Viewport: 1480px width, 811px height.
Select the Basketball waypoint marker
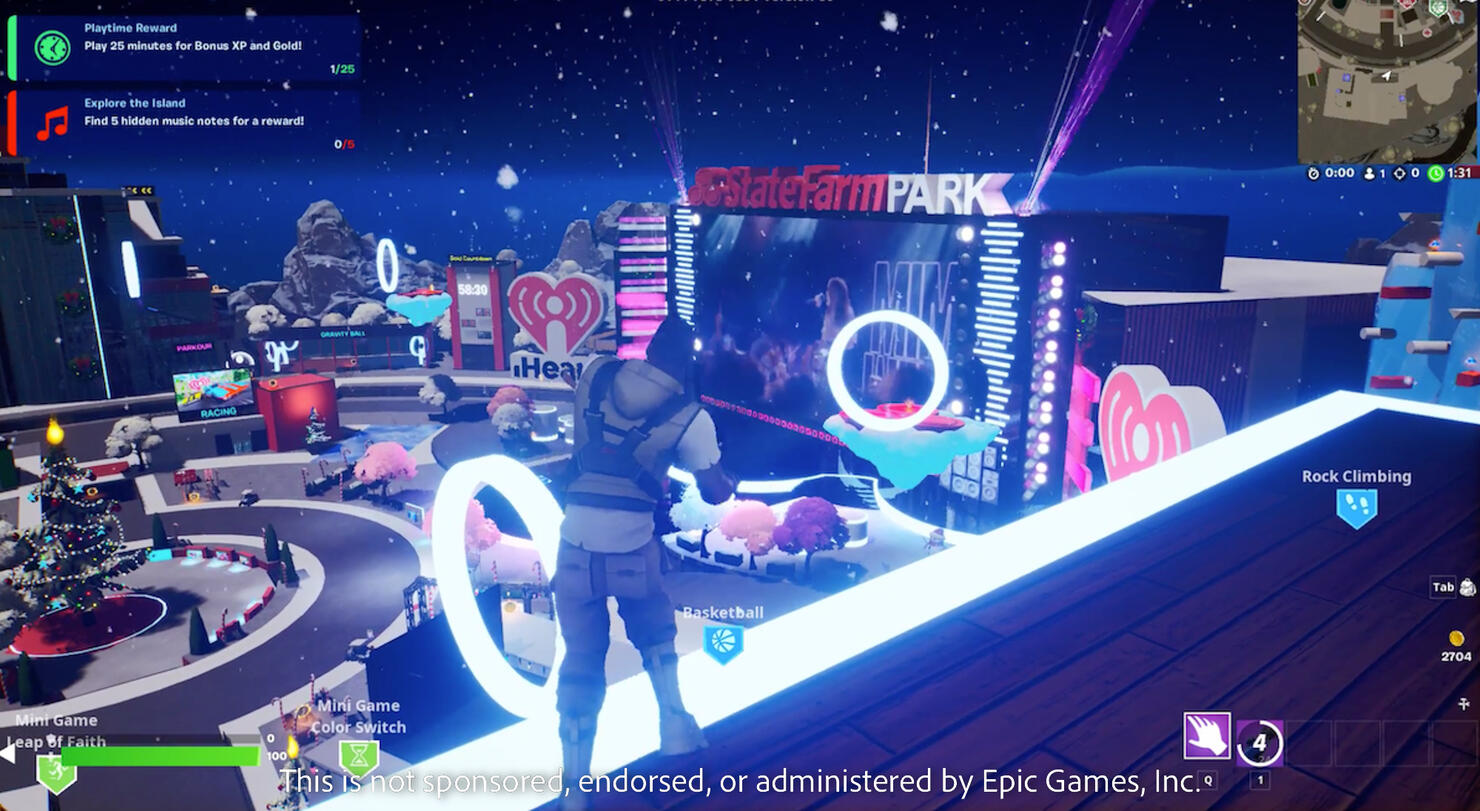(723, 643)
